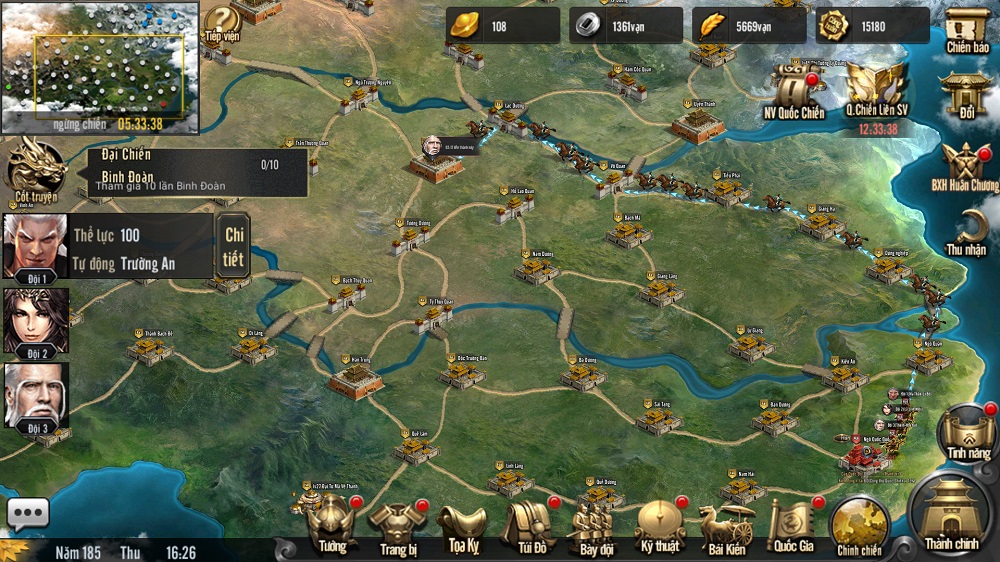Viewport: 1000px width, 562px height.
Task: Open Thu nhận collection icon
Action: pos(966,232)
